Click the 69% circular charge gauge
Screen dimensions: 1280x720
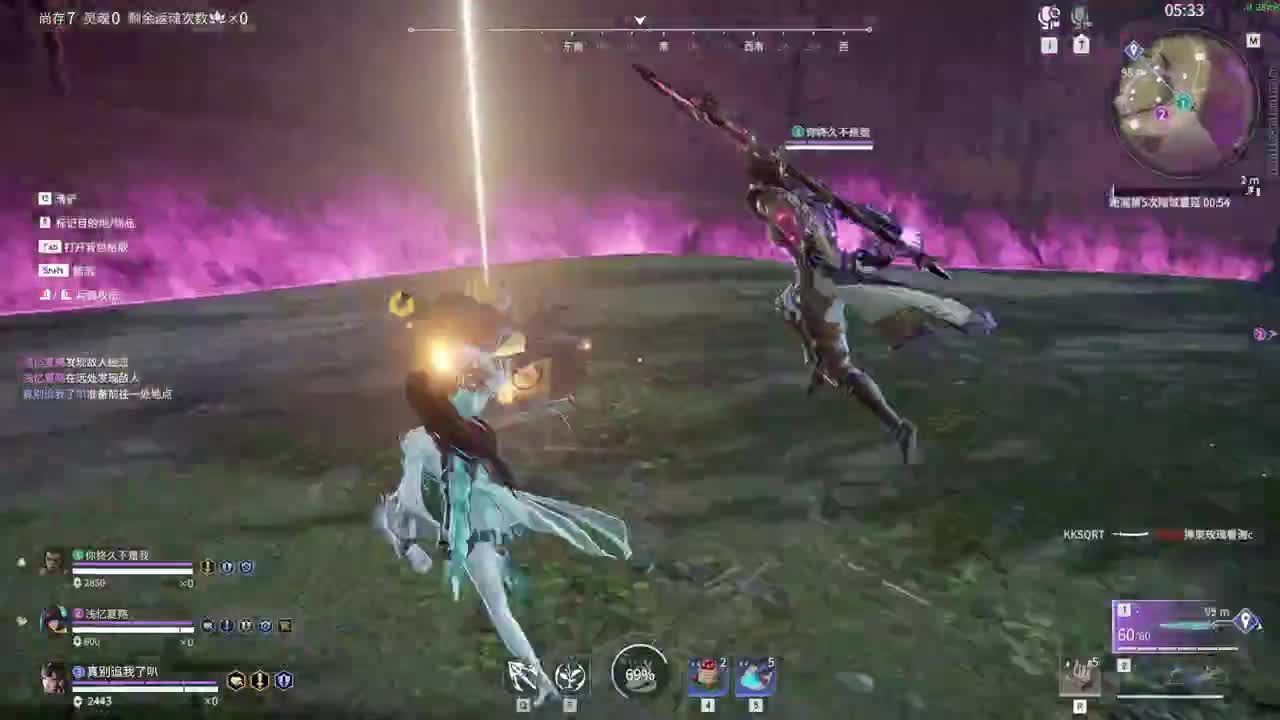[x=640, y=675]
